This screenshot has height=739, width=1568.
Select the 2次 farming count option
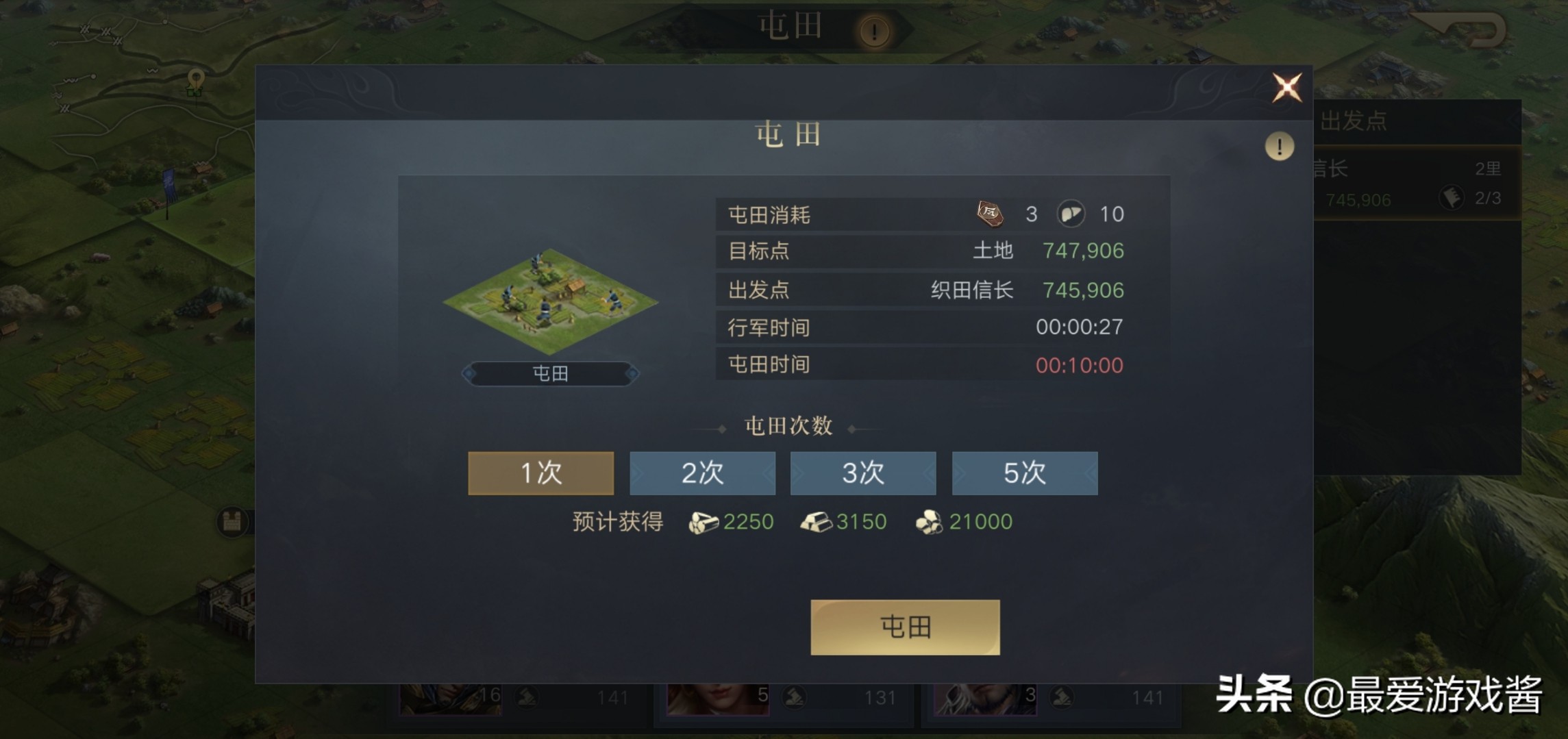[701, 473]
